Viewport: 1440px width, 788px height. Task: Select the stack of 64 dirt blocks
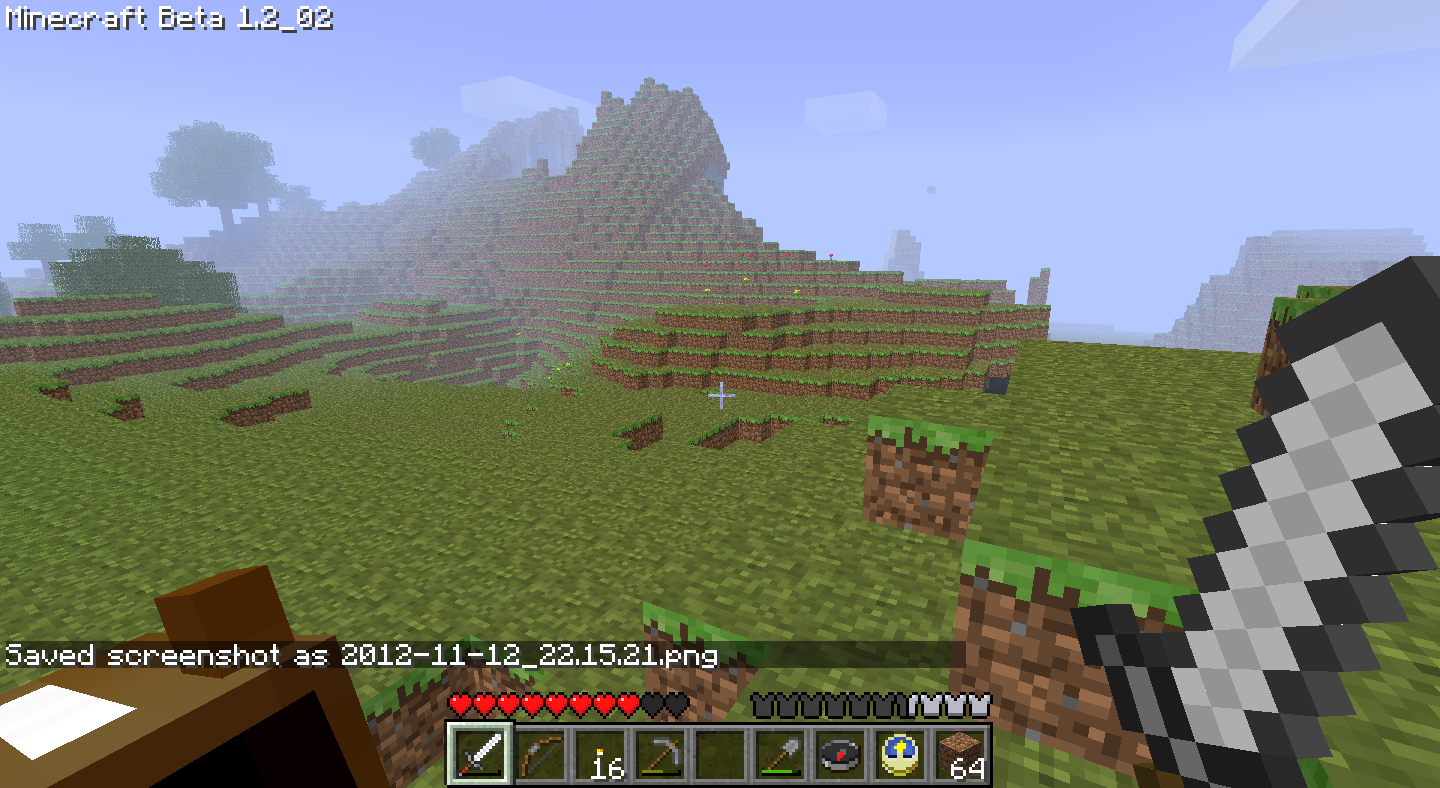pos(958,757)
